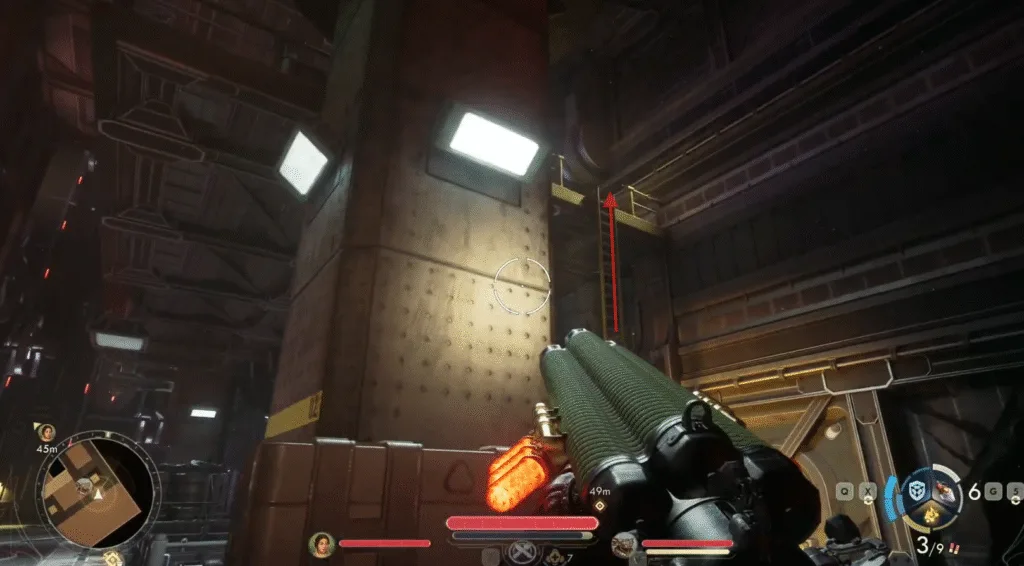Image resolution: width=1024 pixels, height=566 pixels.
Task: Click the objective marker below the minimap
Action: coord(113,558)
